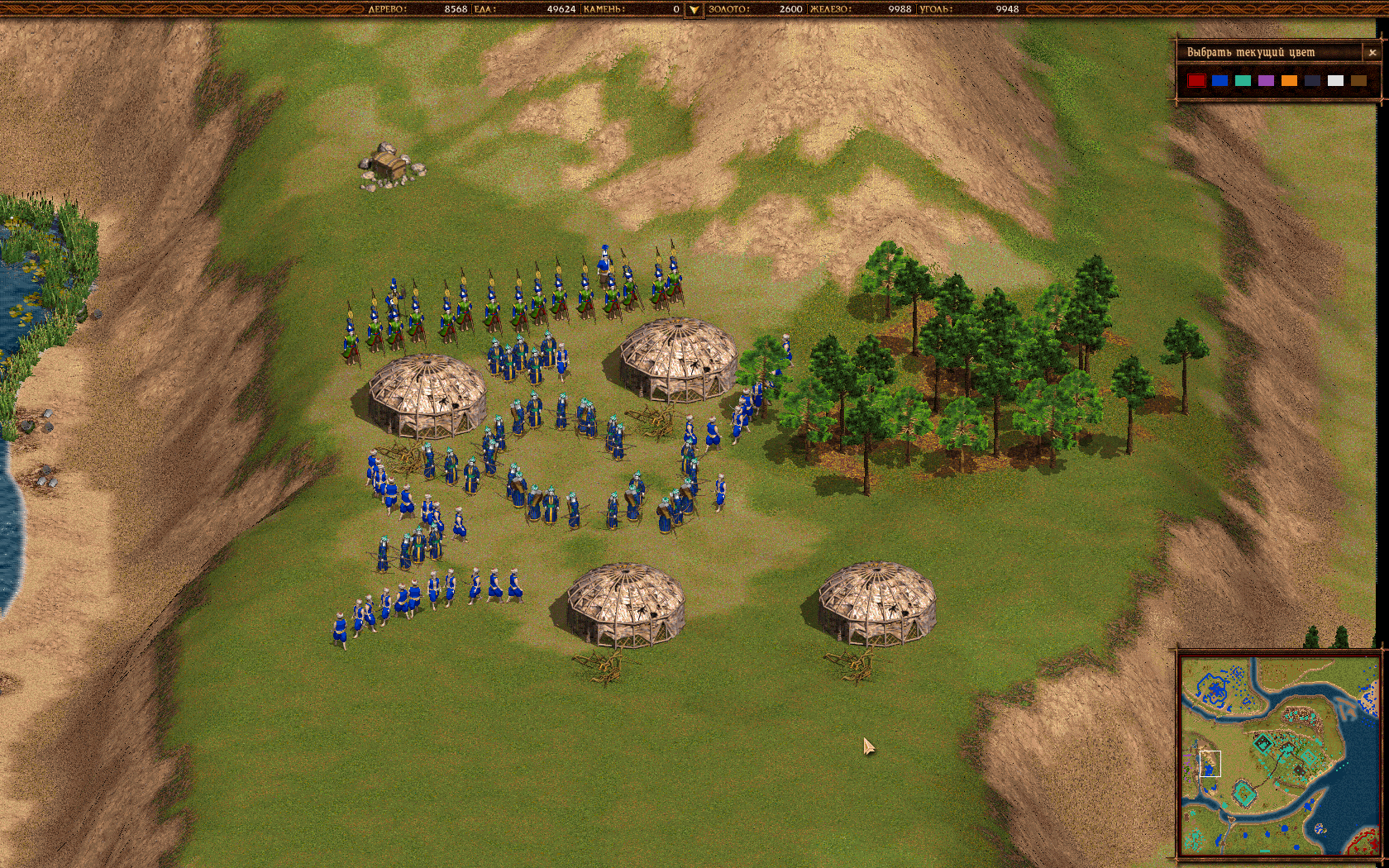The image size is (1389, 868).
Task: Pick the purple color swatch
Action: click(x=1266, y=80)
